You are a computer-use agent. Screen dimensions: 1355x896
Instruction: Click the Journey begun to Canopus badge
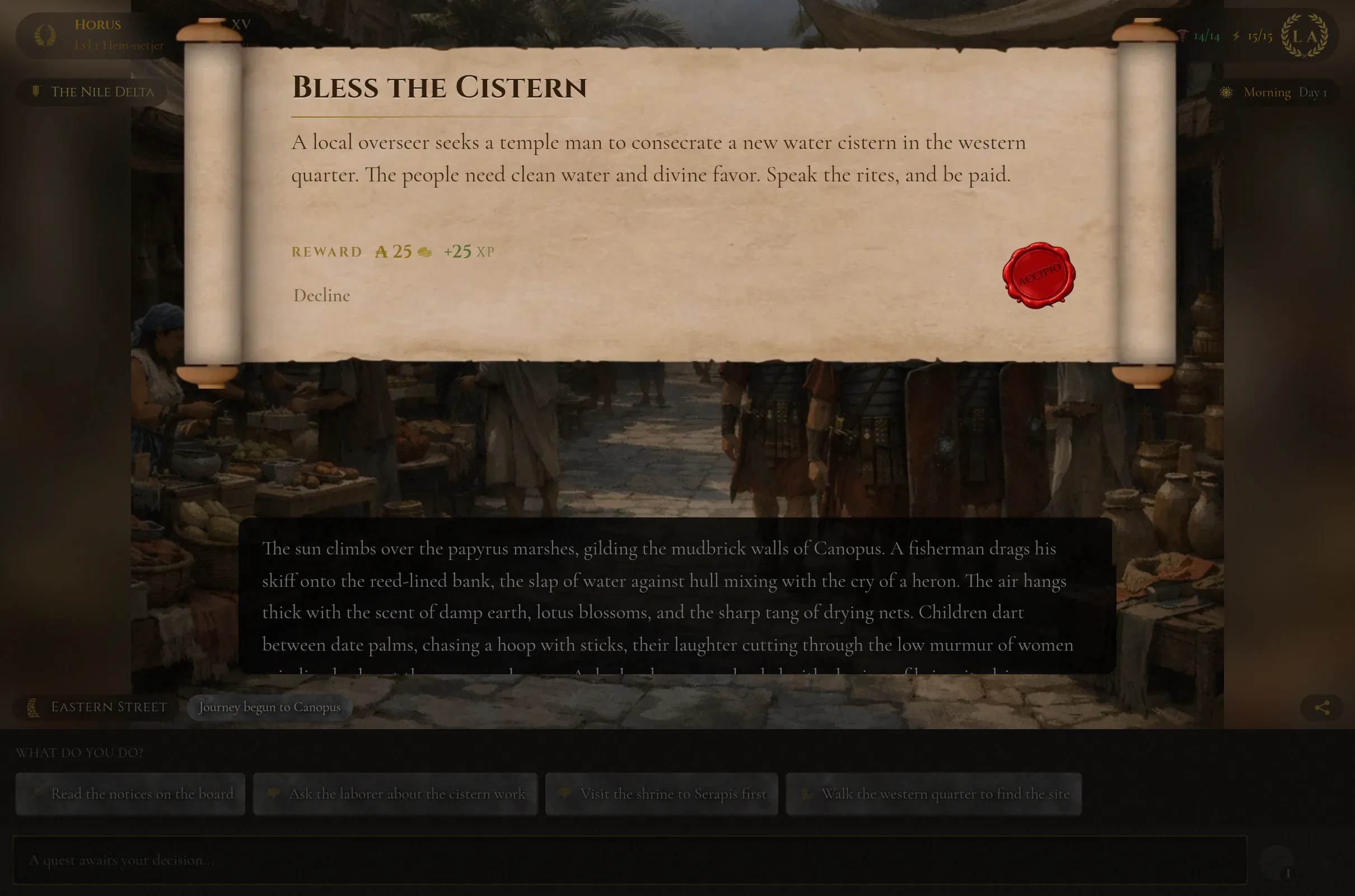pos(269,707)
